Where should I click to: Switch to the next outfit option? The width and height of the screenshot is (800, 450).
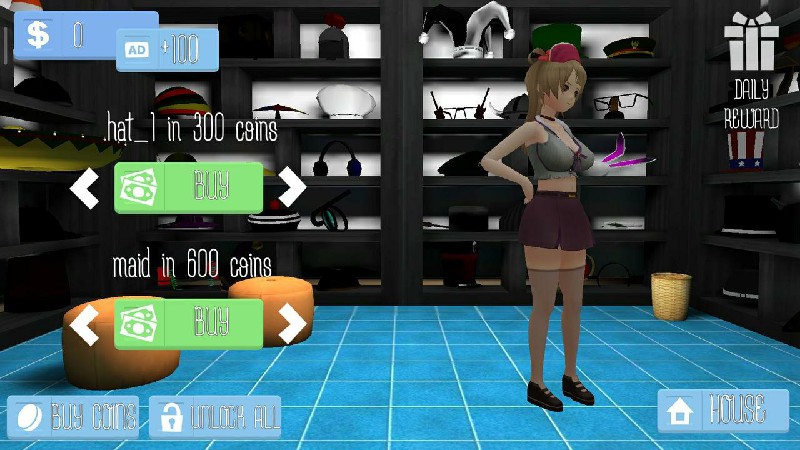(292, 322)
